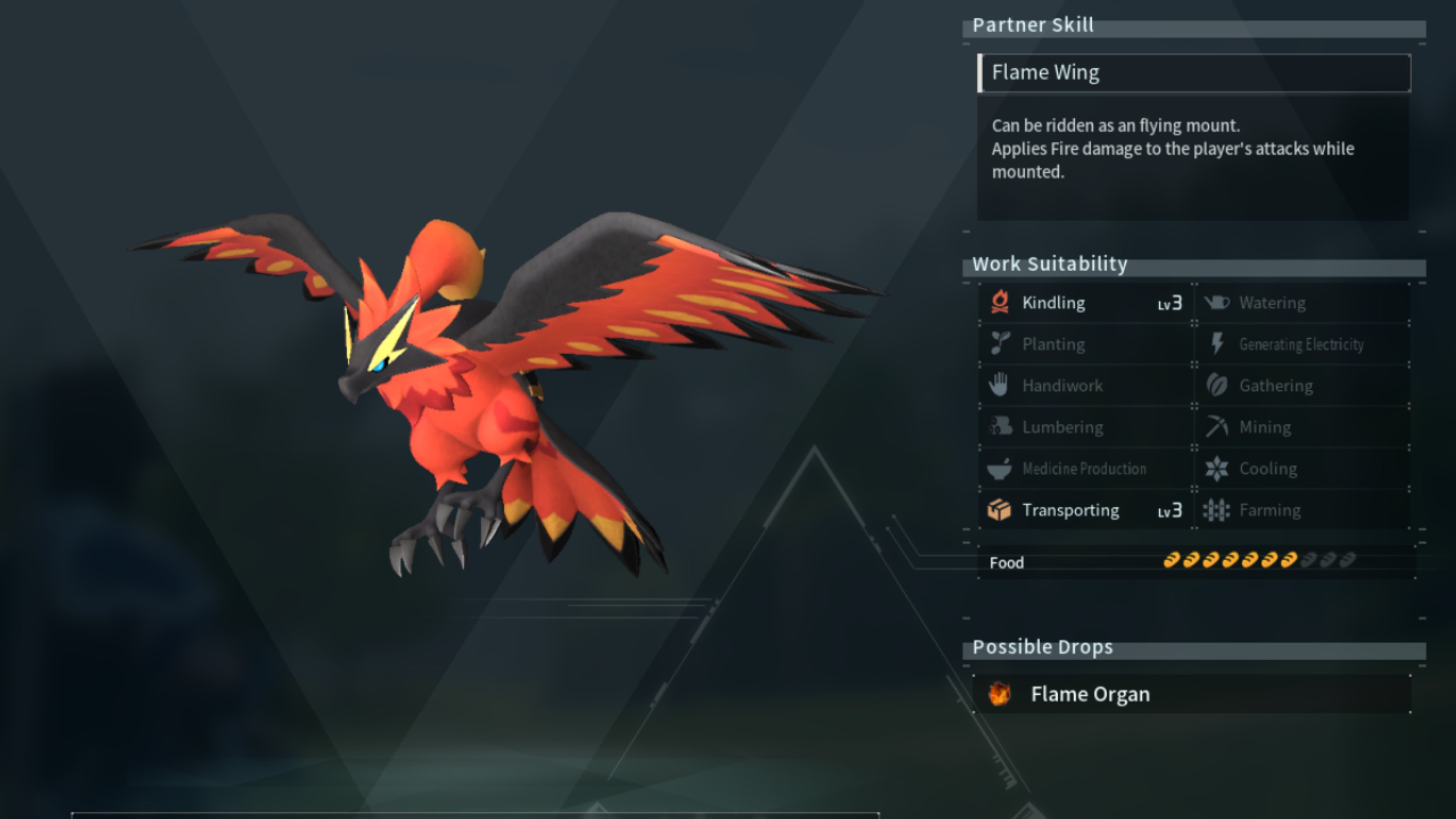Open the Possible Drops section header
This screenshot has width=1456, height=819.
pos(1042,646)
